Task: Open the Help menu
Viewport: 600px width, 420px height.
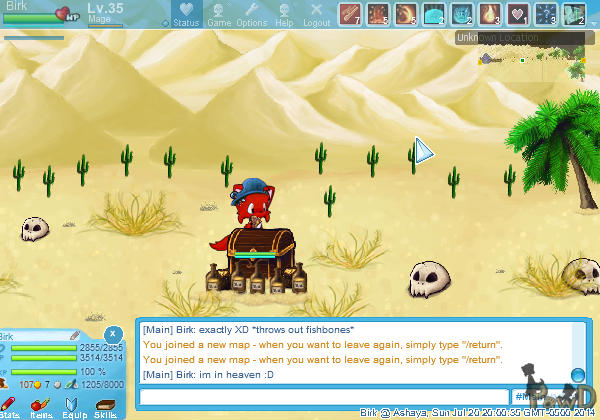Action: point(284,15)
